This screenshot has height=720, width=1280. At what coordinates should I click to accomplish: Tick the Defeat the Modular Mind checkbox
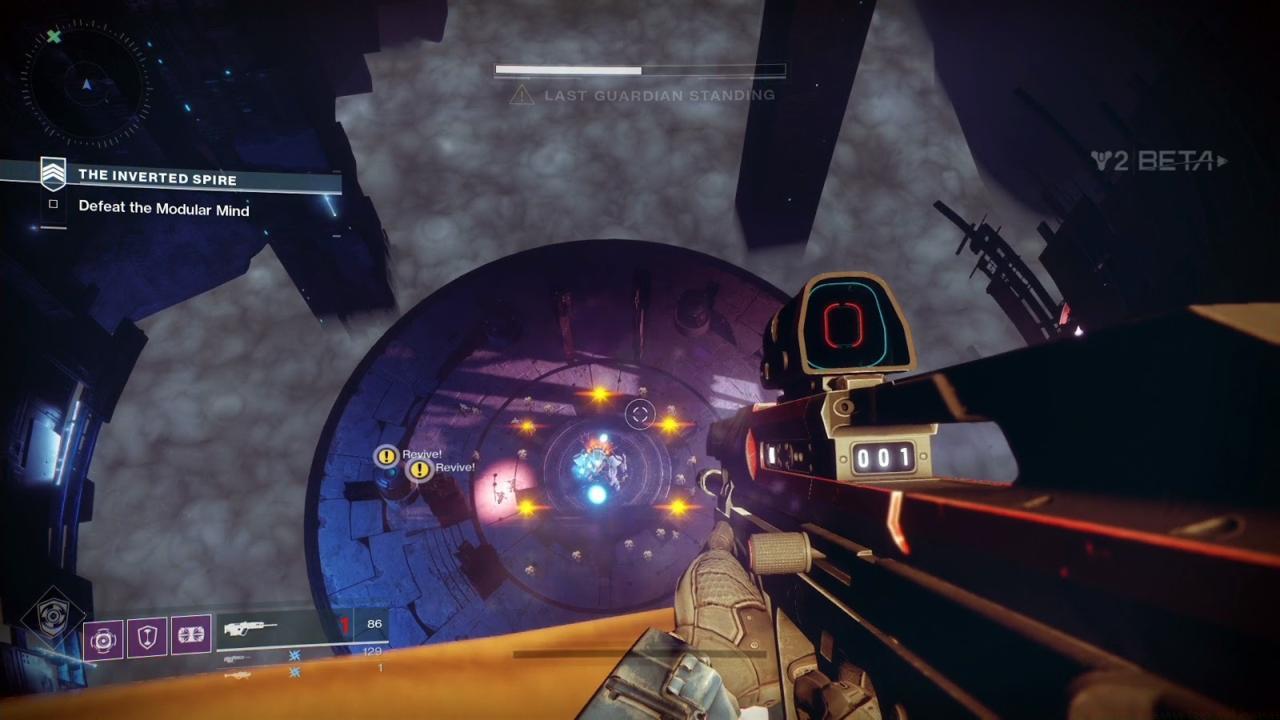pos(54,205)
